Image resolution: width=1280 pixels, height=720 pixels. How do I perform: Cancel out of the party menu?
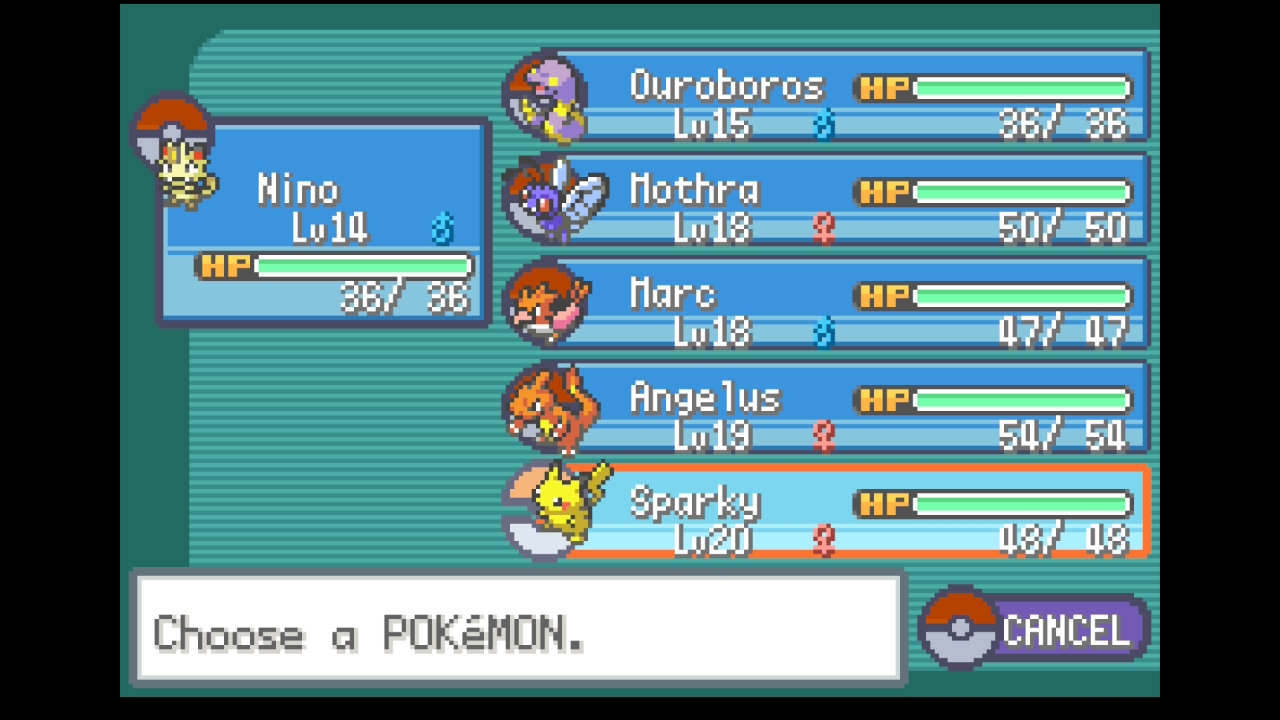pos(1040,630)
